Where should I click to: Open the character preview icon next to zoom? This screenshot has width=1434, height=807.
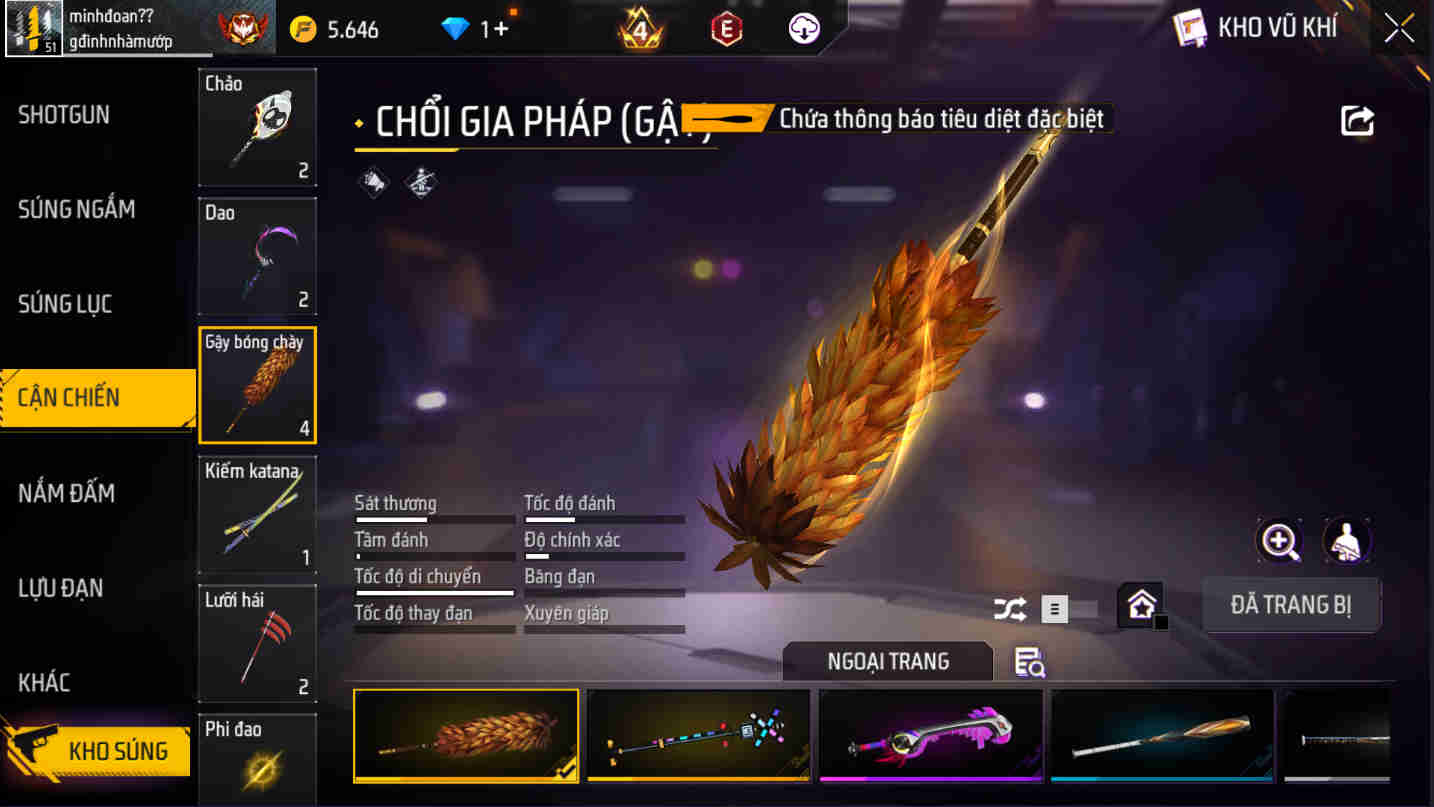tap(1347, 541)
